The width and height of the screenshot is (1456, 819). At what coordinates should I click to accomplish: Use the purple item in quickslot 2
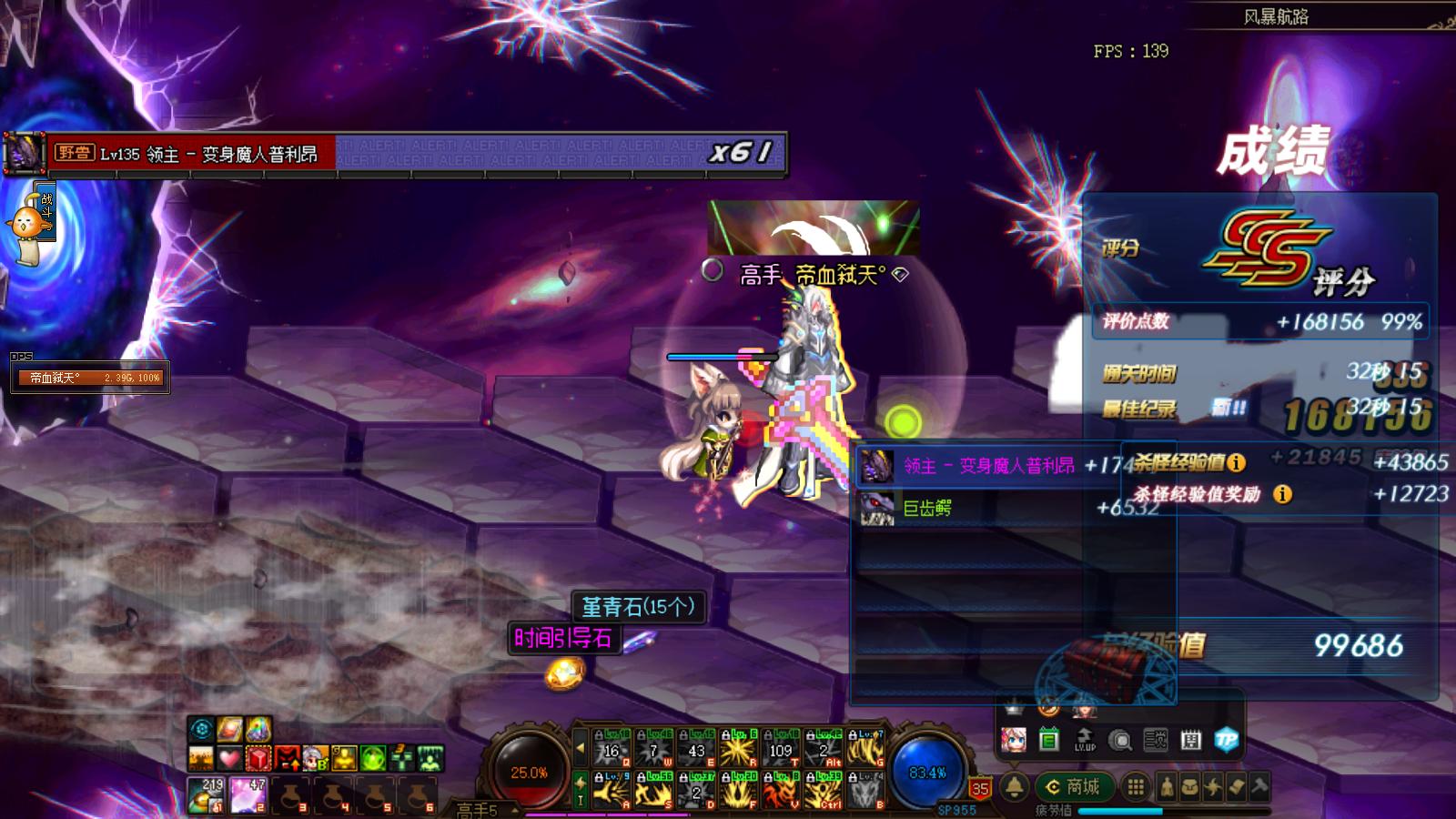pyautogui.click(x=248, y=794)
